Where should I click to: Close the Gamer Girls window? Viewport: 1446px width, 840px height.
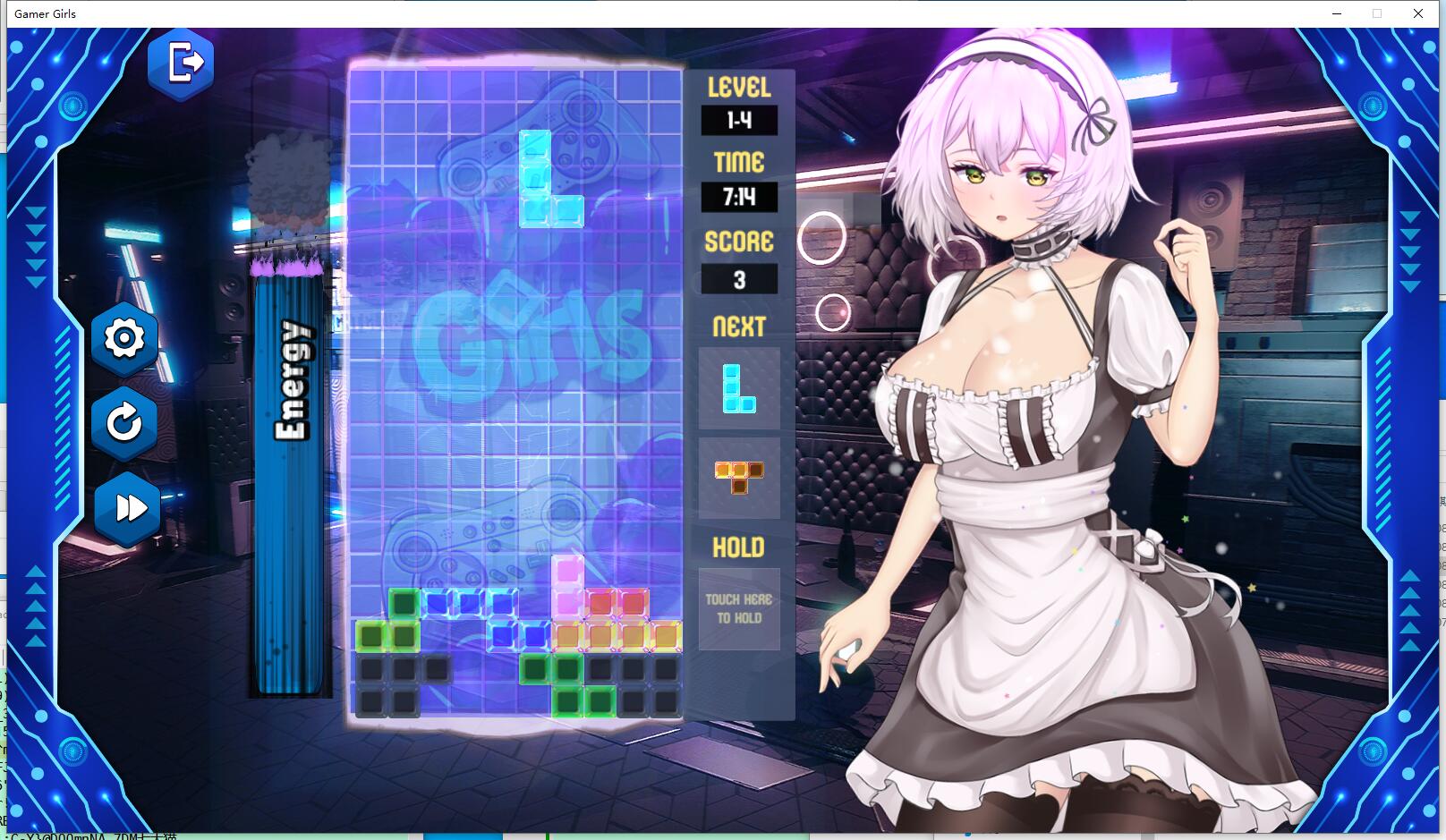pos(1418,13)
